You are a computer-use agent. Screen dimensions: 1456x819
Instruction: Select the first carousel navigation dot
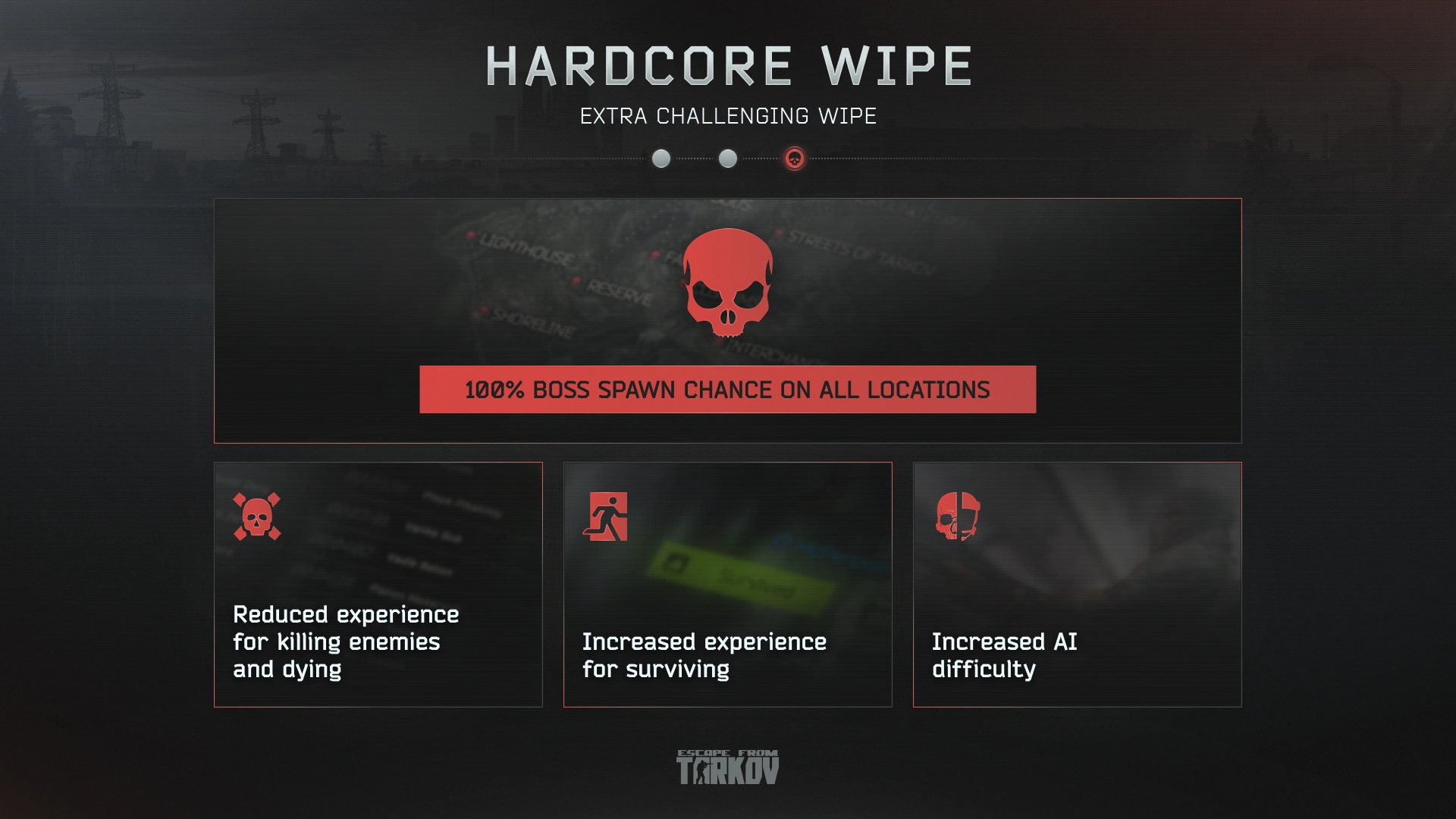(661, 159)
